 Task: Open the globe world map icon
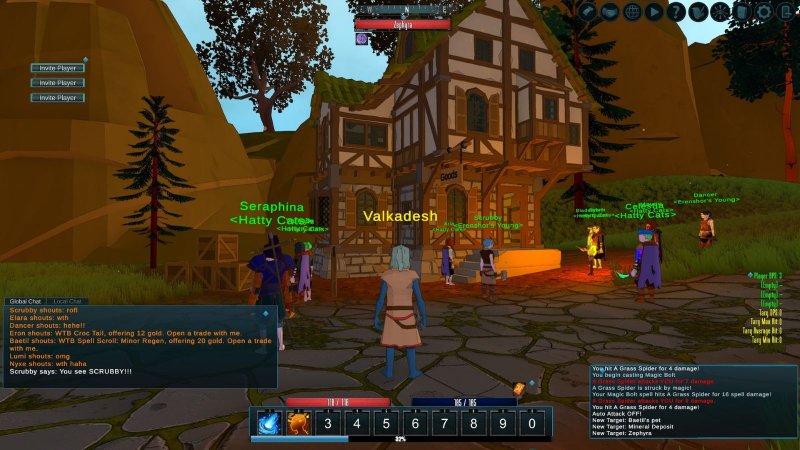(x=632, y=12)
